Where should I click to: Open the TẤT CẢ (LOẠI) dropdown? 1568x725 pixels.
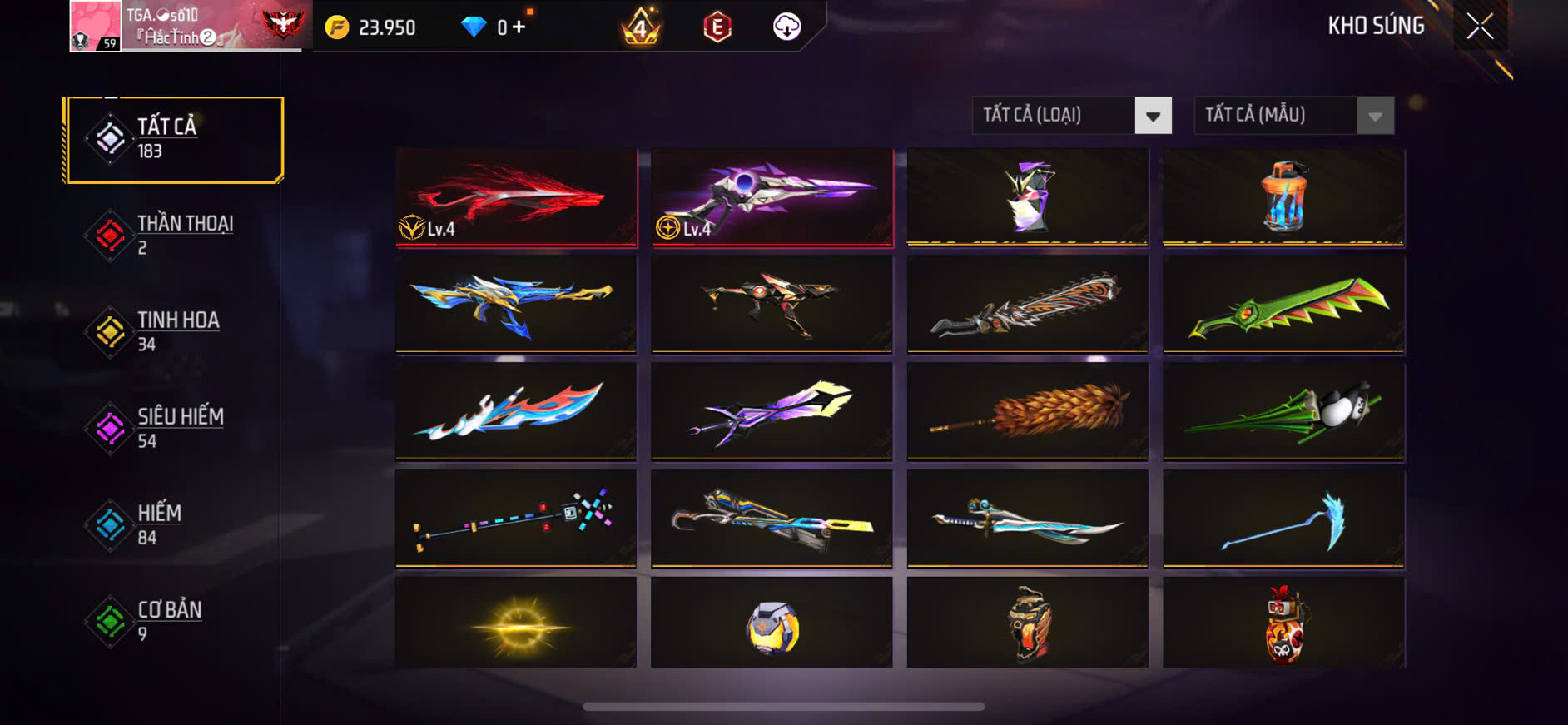1071,116
